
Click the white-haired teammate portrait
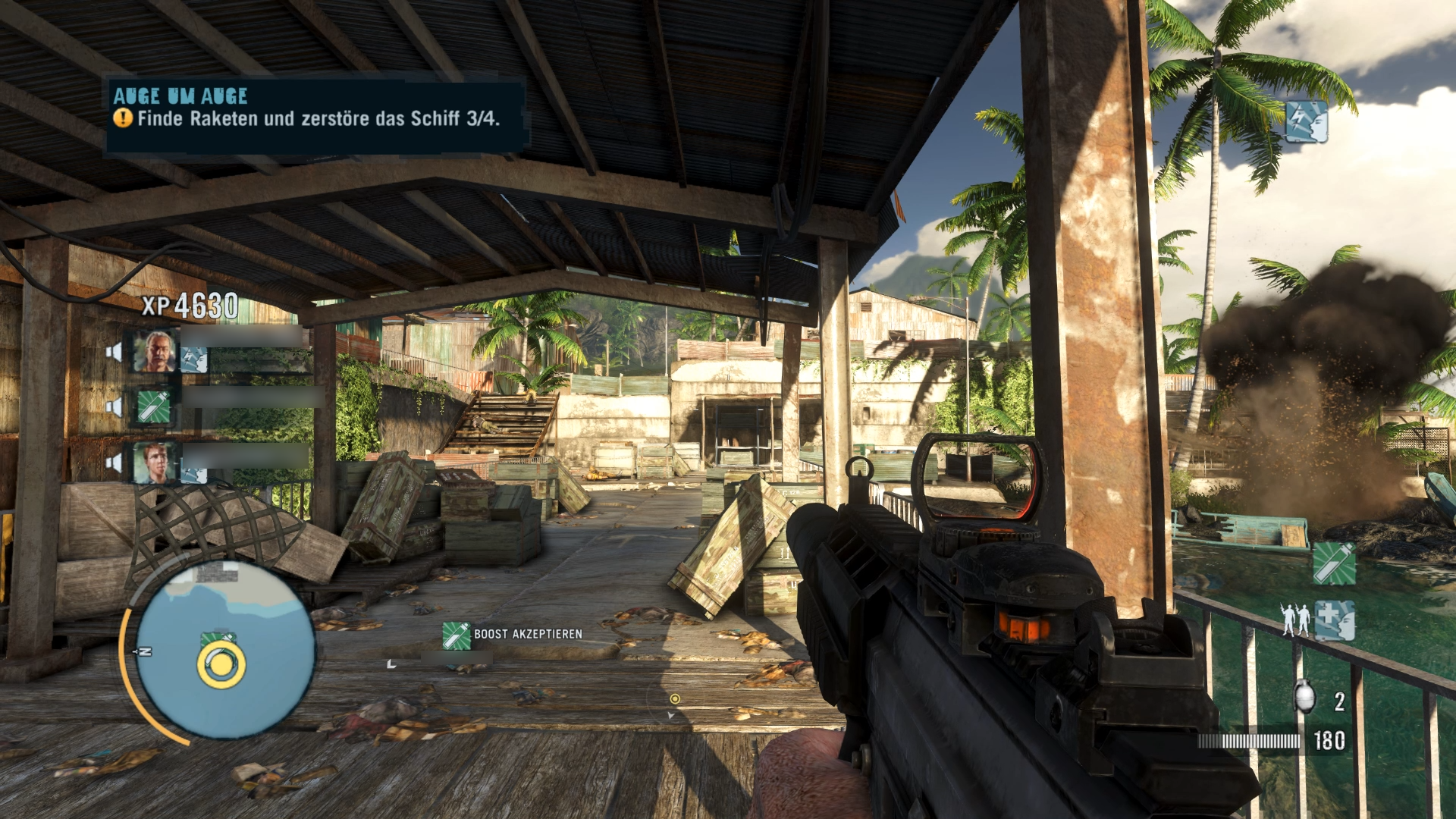click(155, 350)
